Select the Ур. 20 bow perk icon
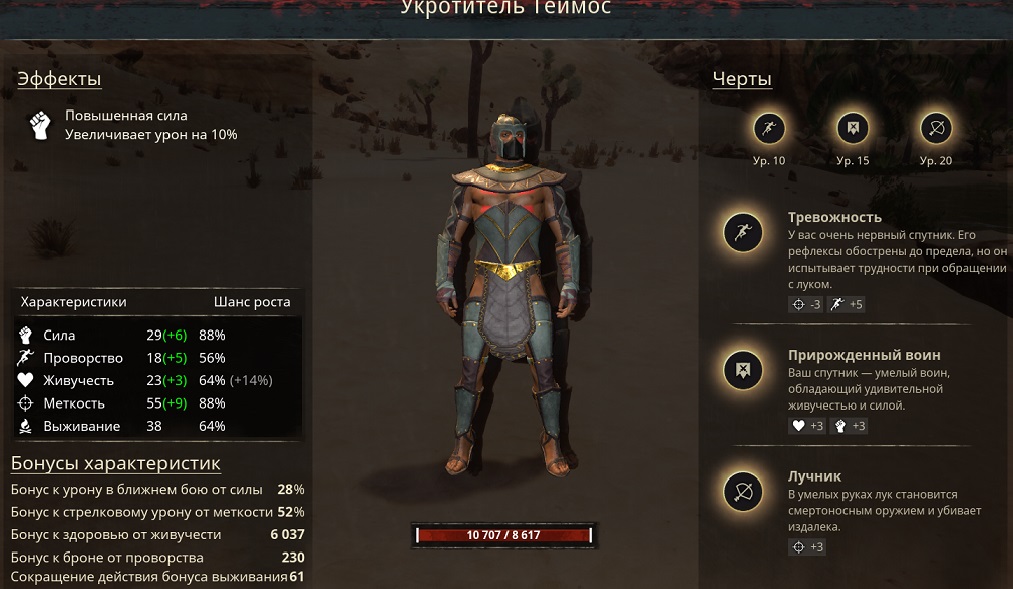This screenshot has width=1013, height=589. tap(936, 128)
